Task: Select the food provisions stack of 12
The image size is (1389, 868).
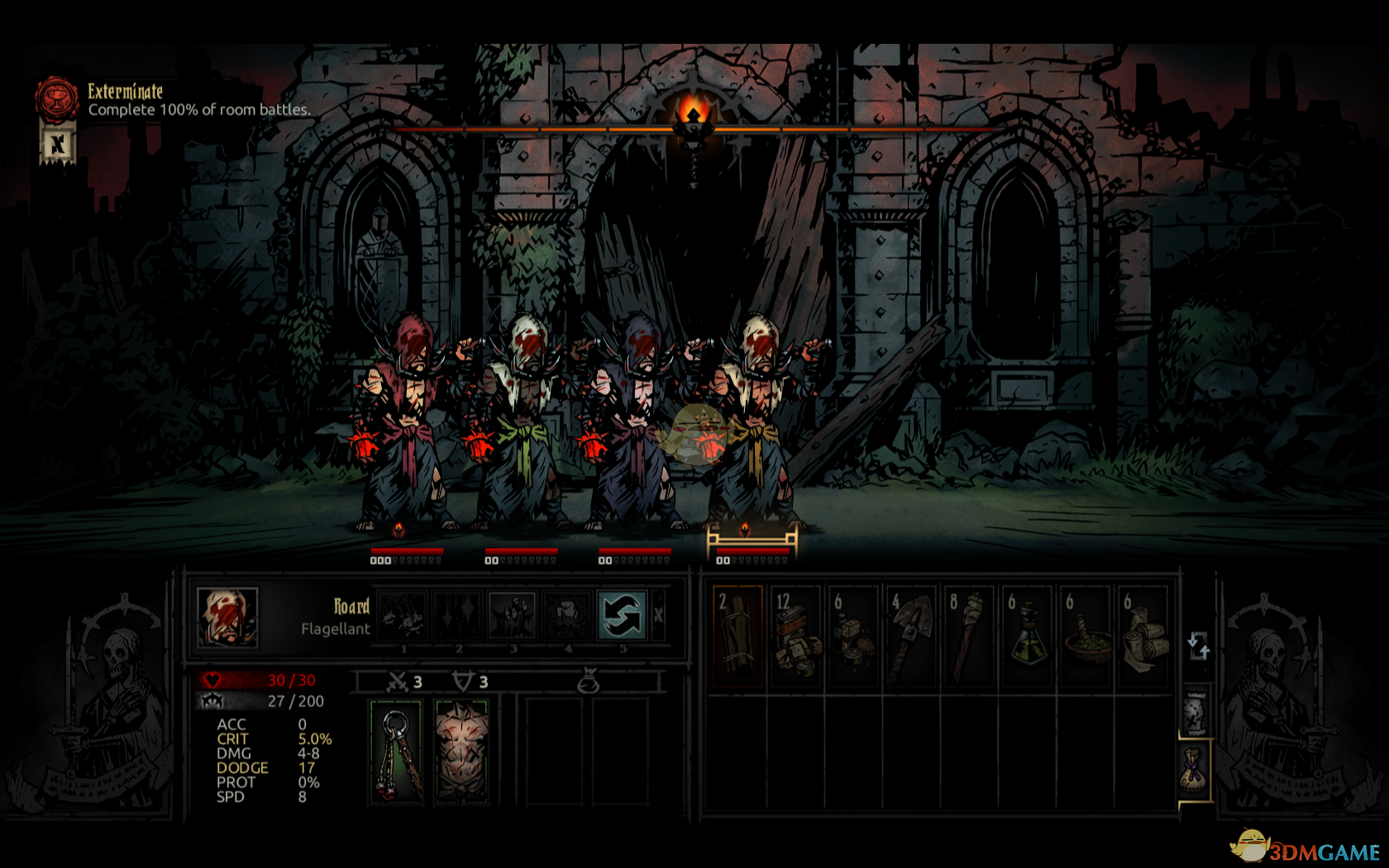Action: click(x=795, y=636)
